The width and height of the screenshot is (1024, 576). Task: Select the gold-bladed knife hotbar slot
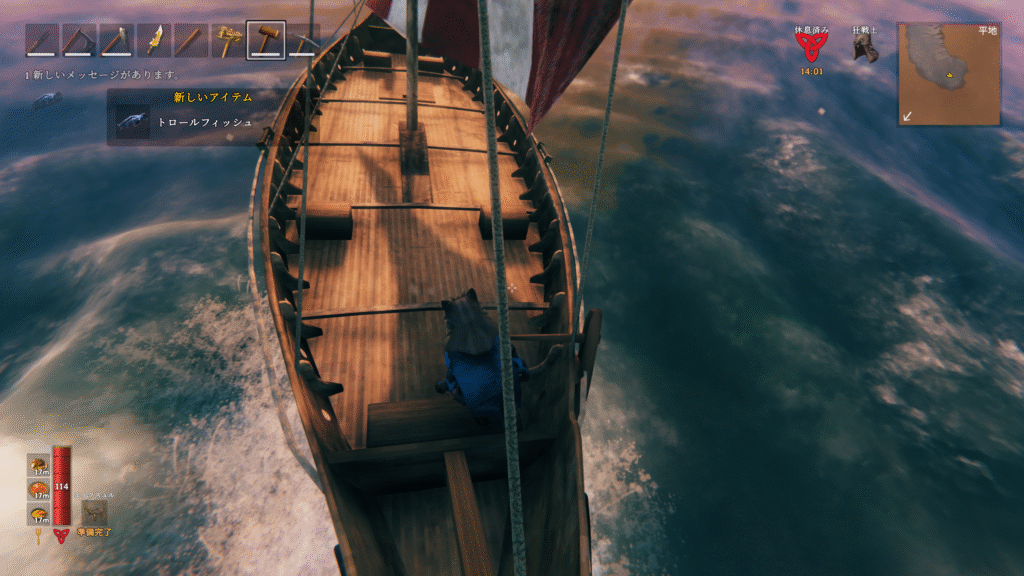click(x=155, y=40)
